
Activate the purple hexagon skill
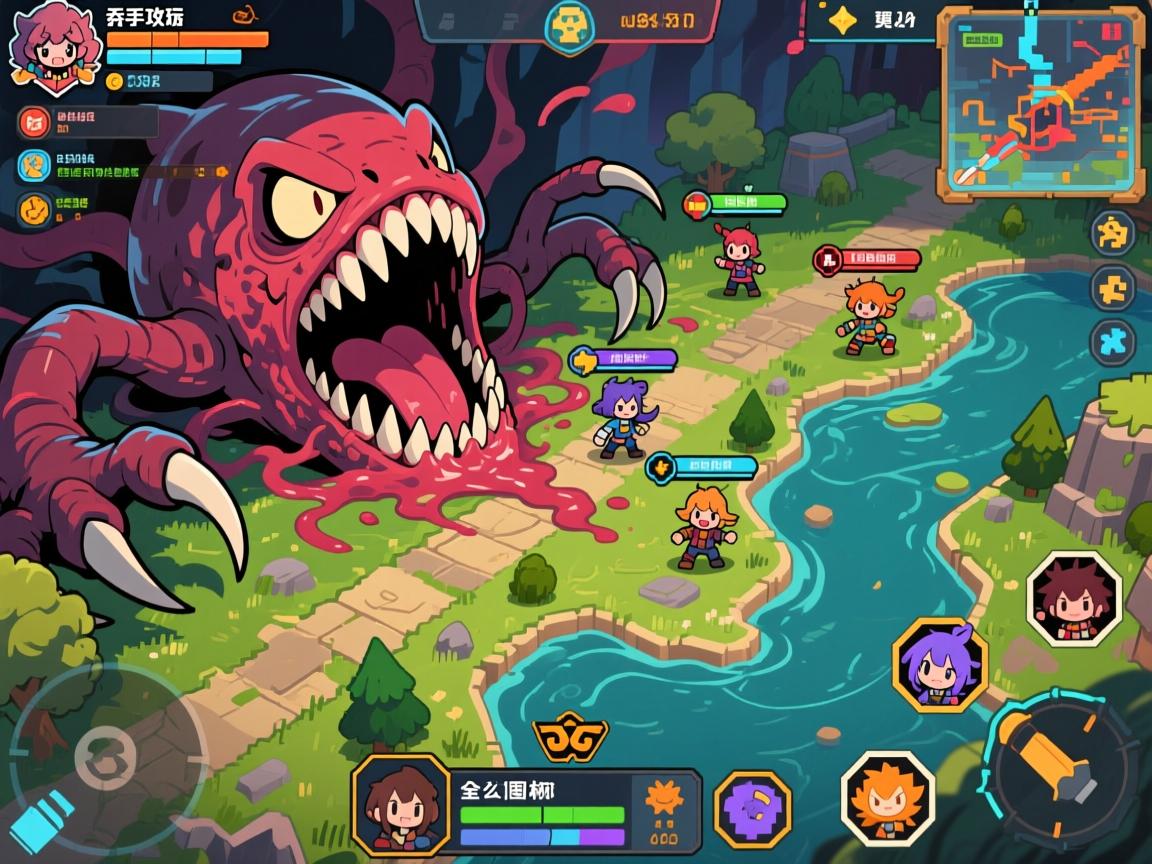point(753,807)
